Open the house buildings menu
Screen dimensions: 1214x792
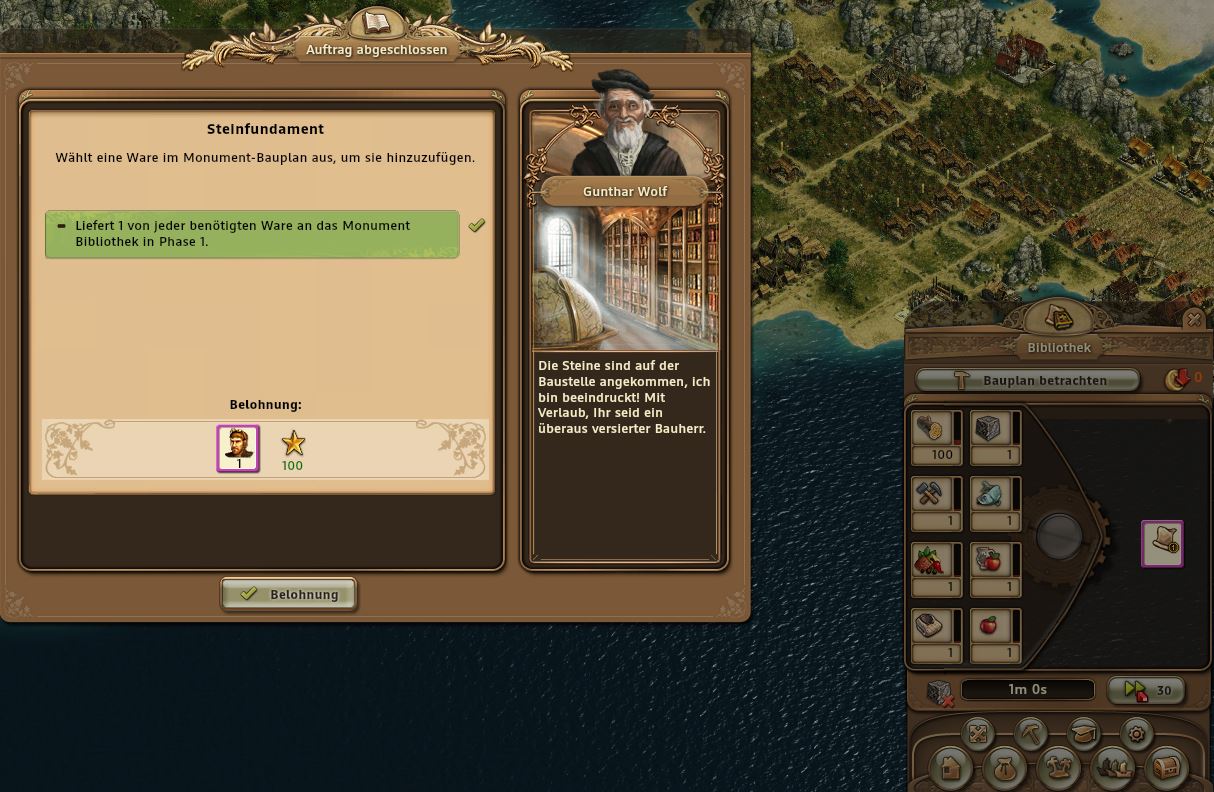(951, 768)
